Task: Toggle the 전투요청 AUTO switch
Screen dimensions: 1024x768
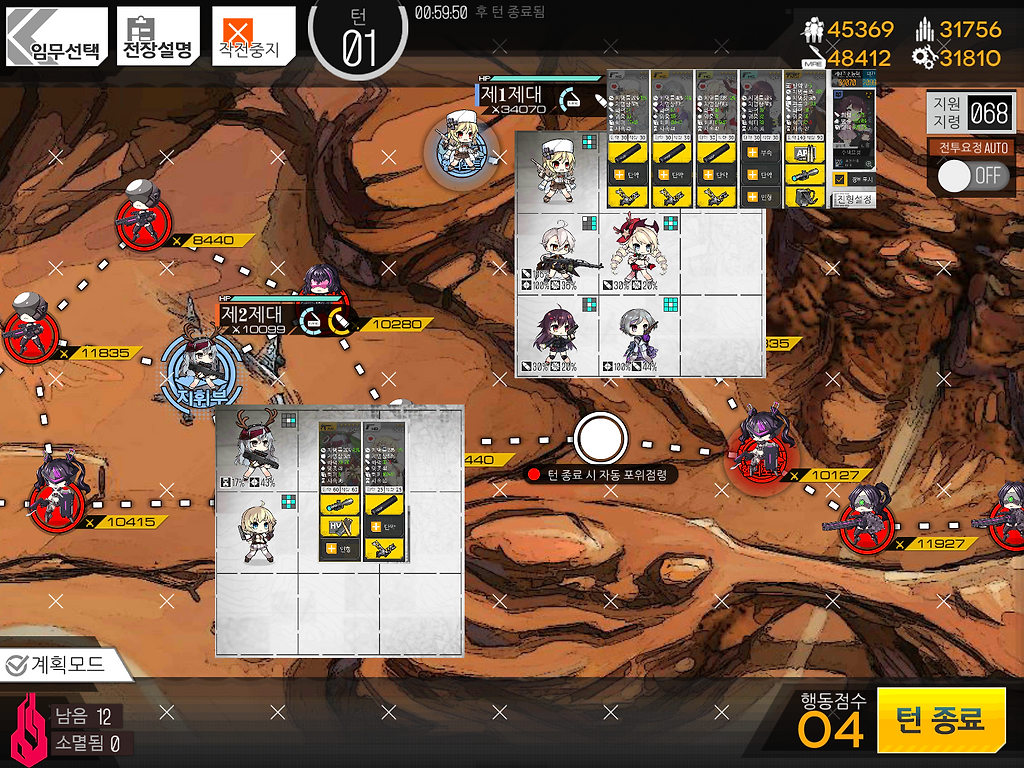Action: (973, 175)
